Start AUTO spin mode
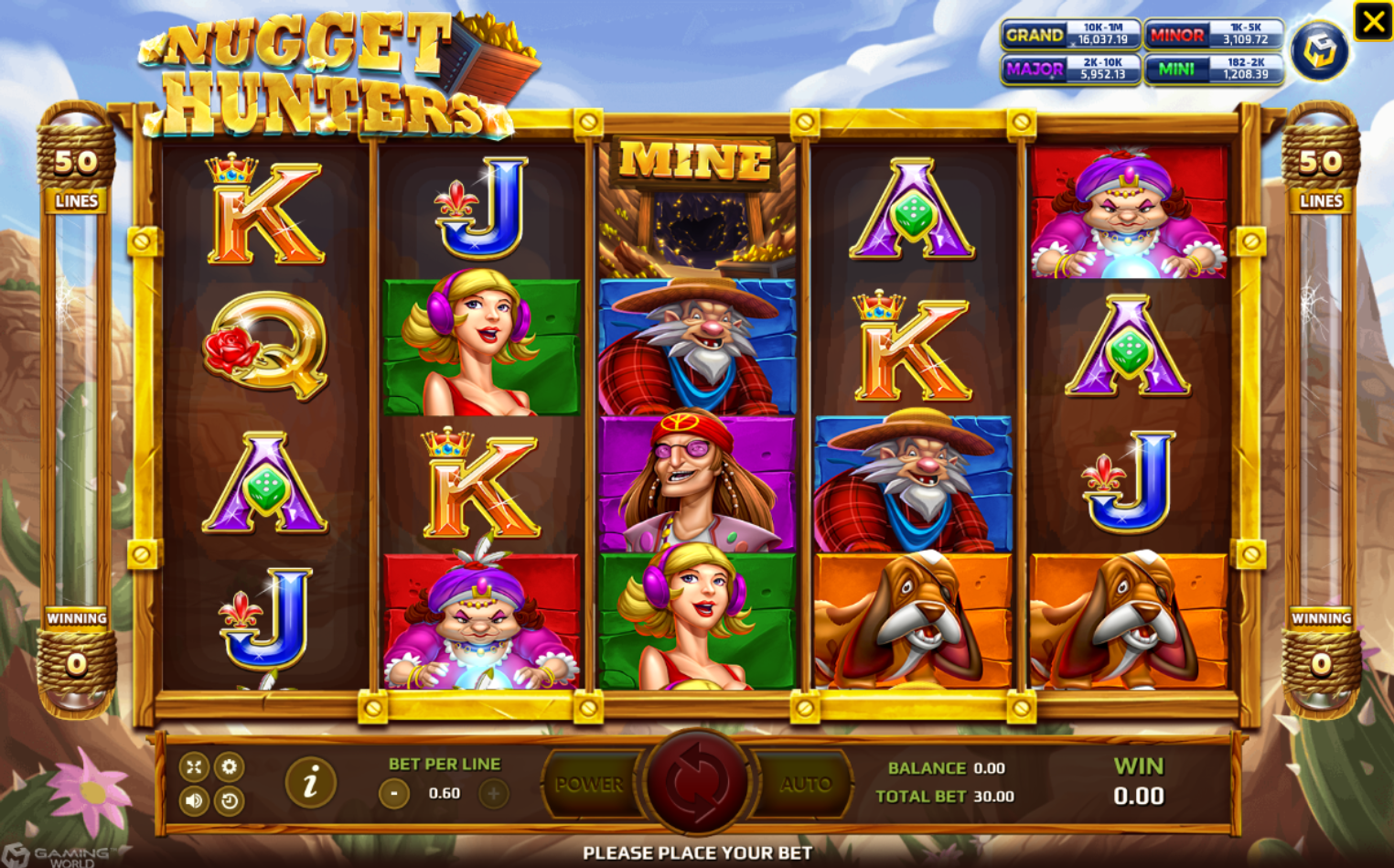1394x868 pixels. point(805,784)
